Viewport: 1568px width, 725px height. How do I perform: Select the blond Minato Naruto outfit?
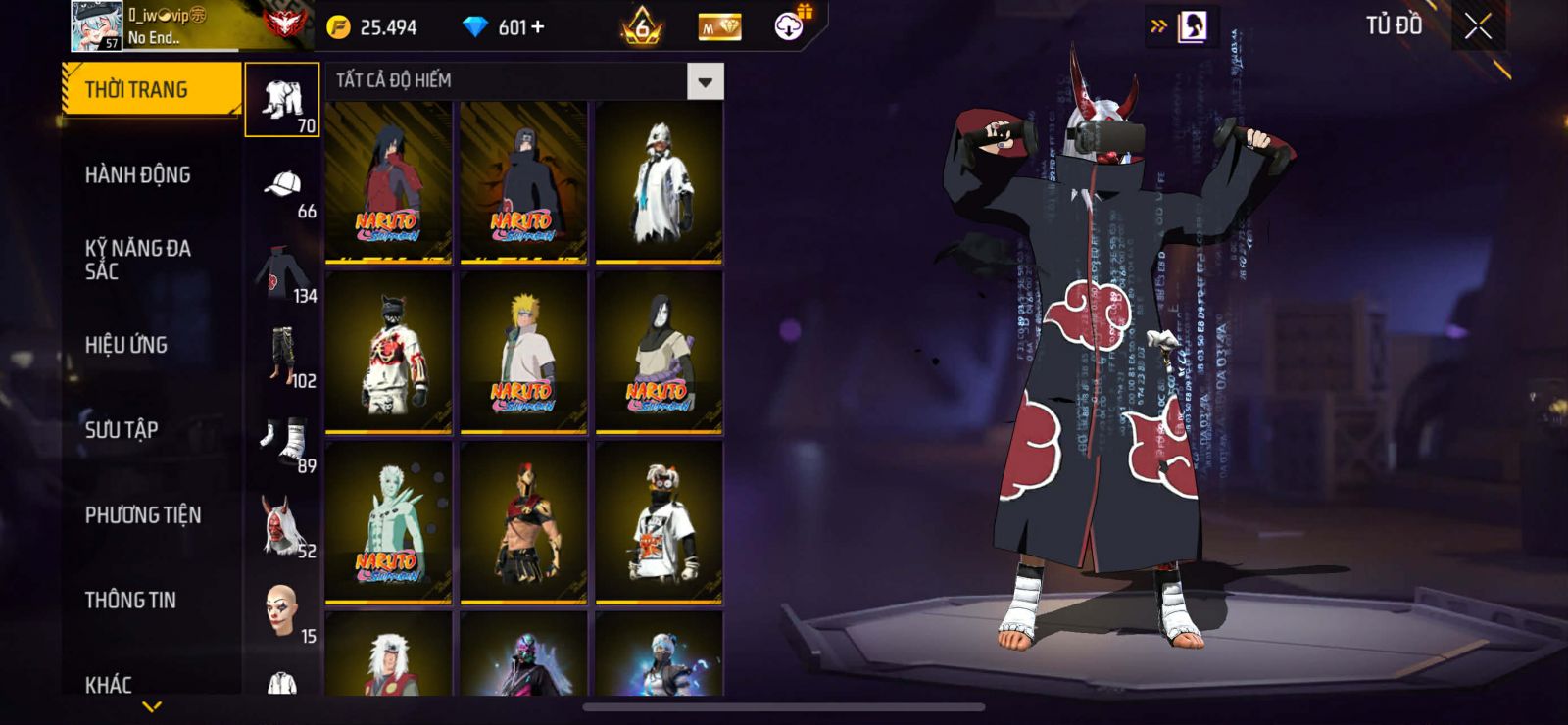click(523, 353)
